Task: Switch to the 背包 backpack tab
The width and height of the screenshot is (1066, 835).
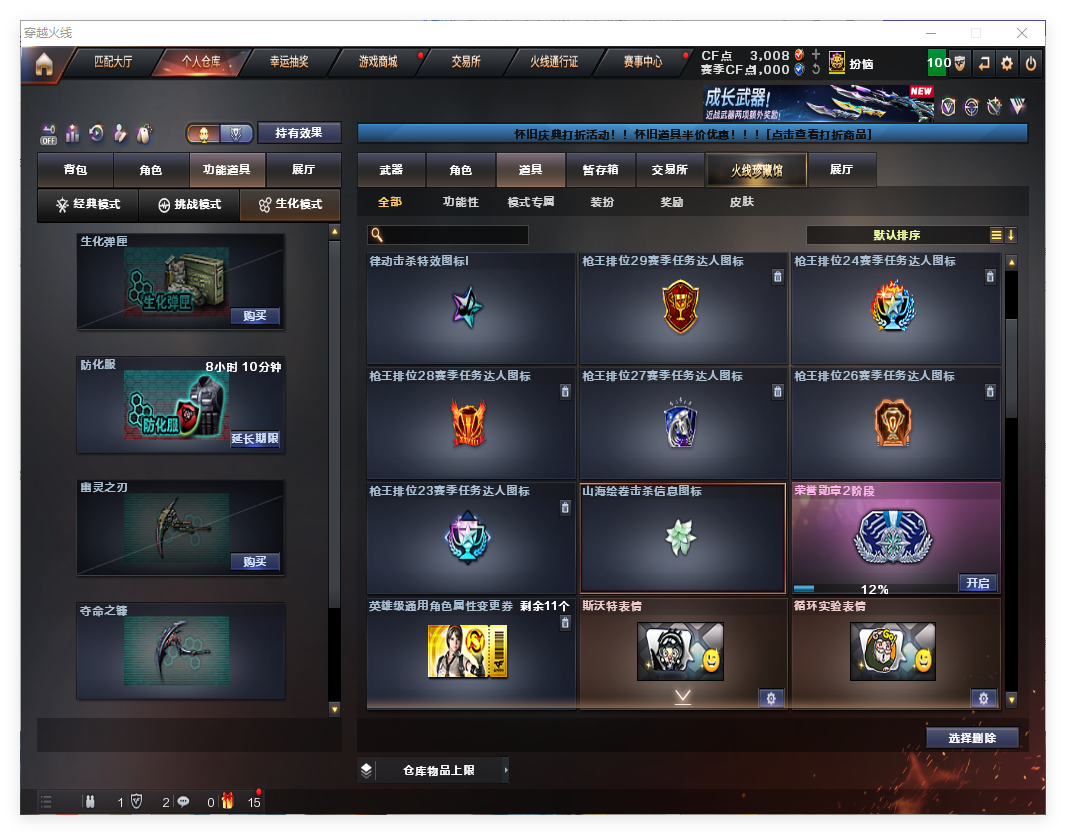Action: (x=75, y=170)
